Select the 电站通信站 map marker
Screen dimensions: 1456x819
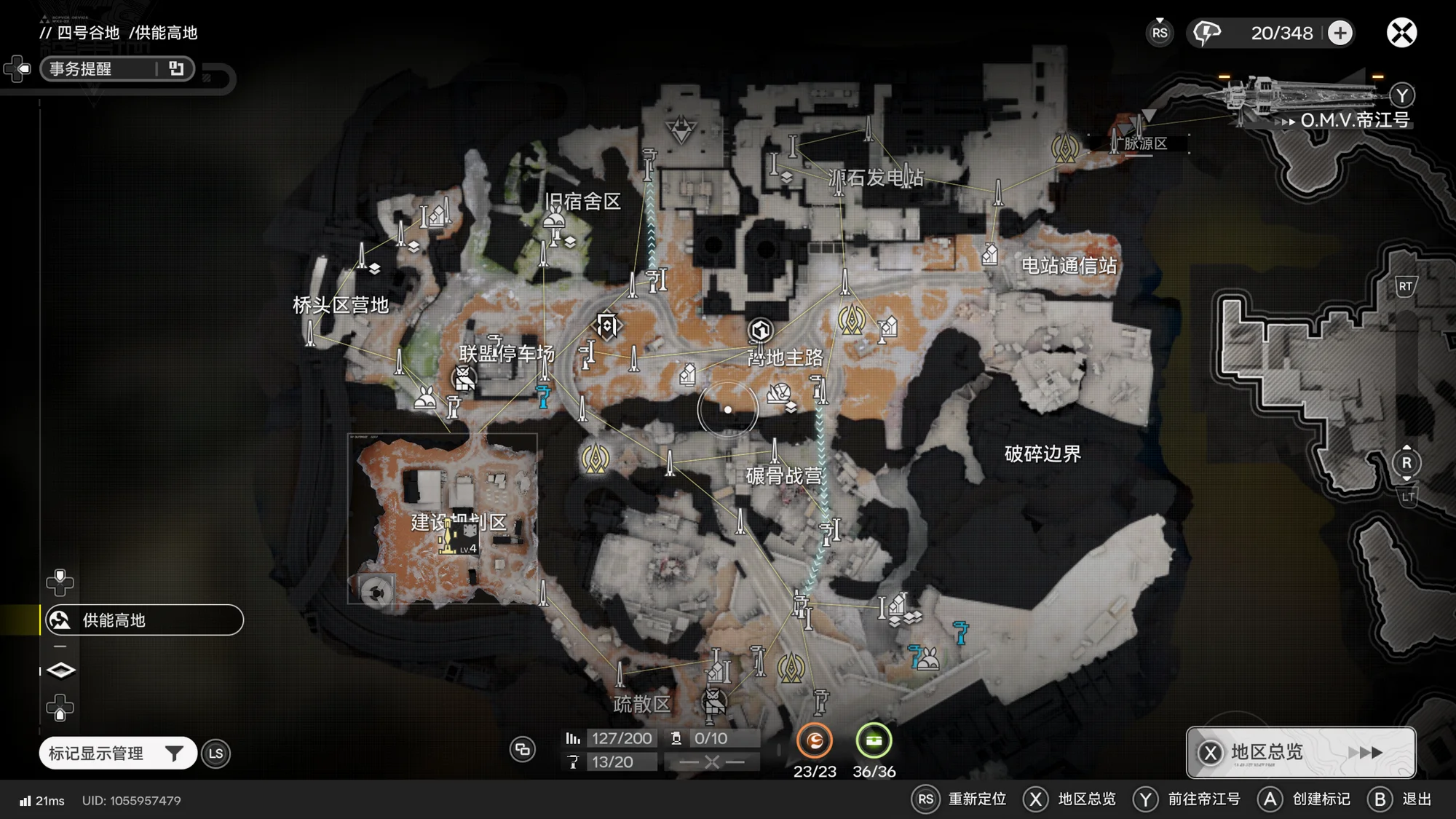pos(990,254)
